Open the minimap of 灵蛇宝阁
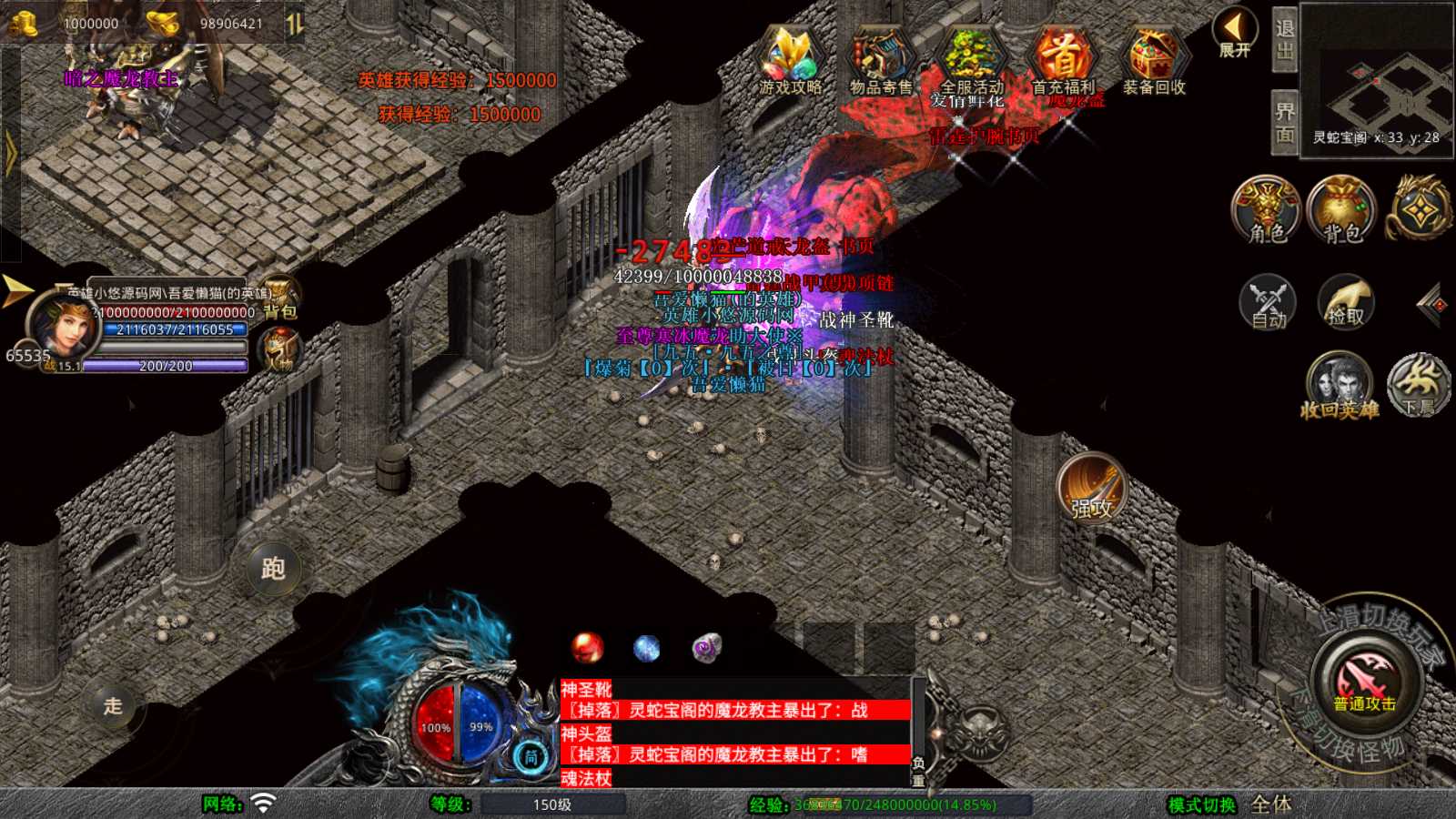 click(x=1377, y=82)
